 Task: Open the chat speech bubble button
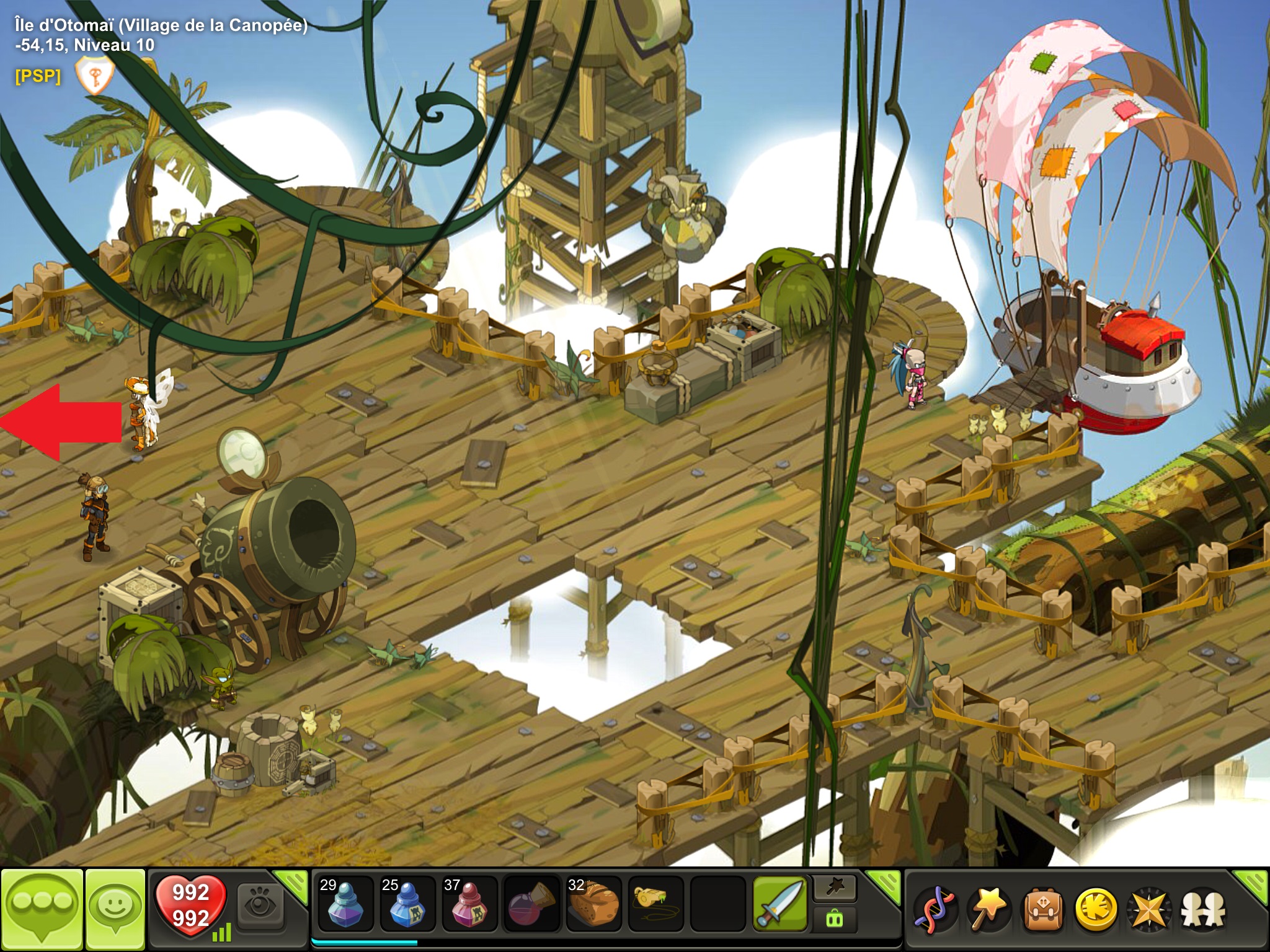42,909
